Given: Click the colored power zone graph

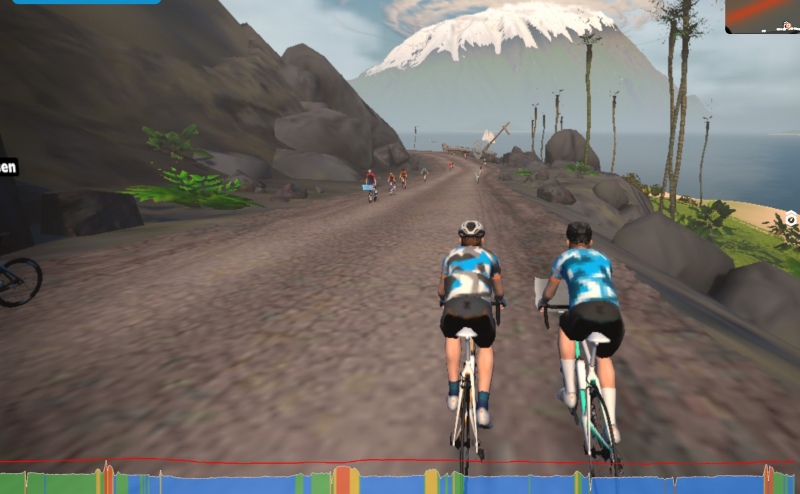Looking at the screenshot, I should pyautogui.click(x=400, y=481).
